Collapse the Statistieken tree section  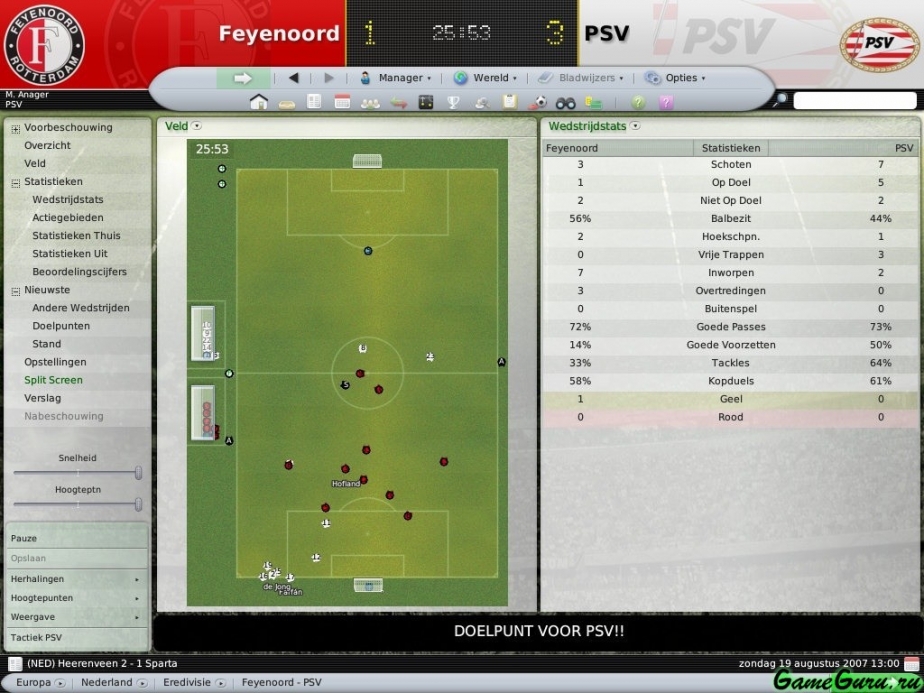[15, 182]
